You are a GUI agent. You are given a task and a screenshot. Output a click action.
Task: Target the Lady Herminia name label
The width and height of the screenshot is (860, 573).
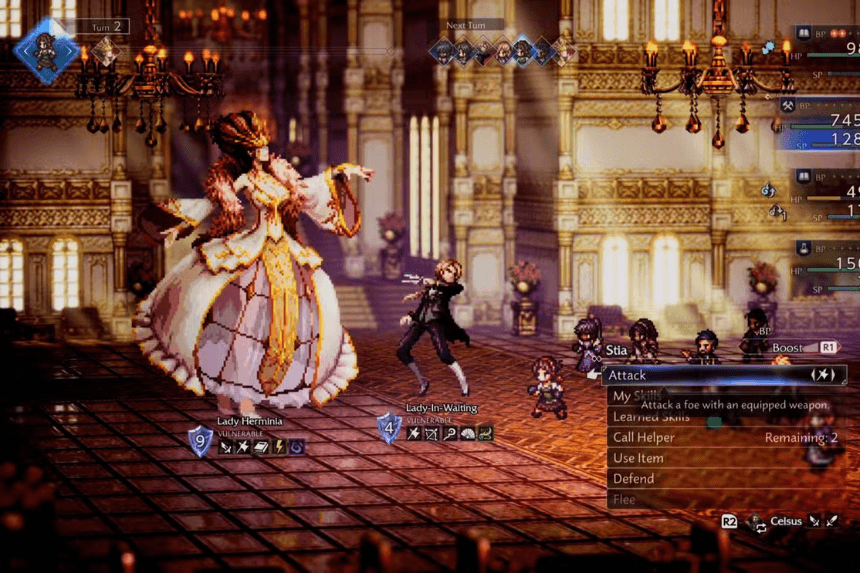[x=252, y=422]
